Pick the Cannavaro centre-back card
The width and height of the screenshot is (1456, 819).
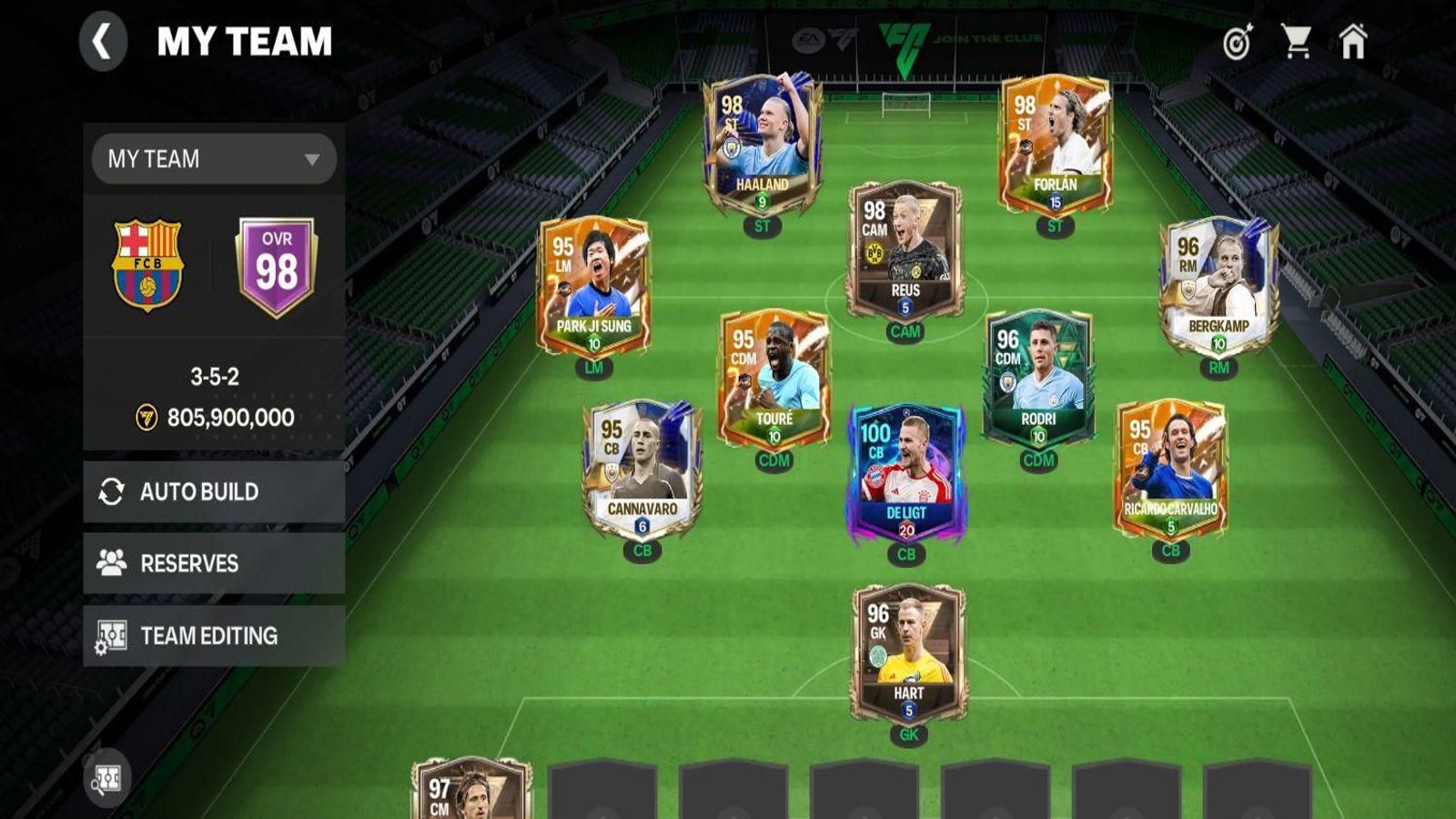pos(642,470)
